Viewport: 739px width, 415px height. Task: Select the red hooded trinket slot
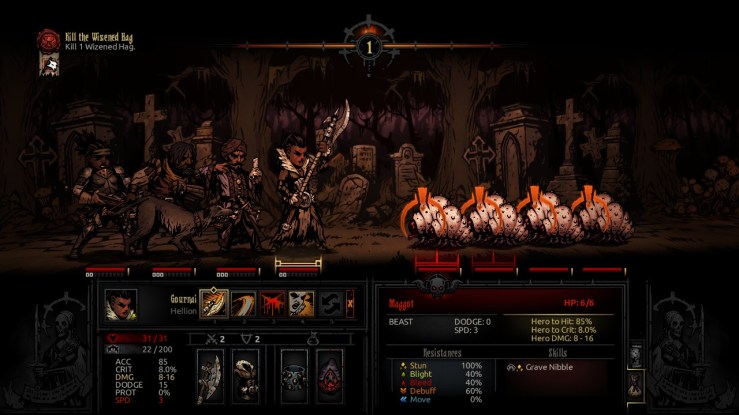329,376
